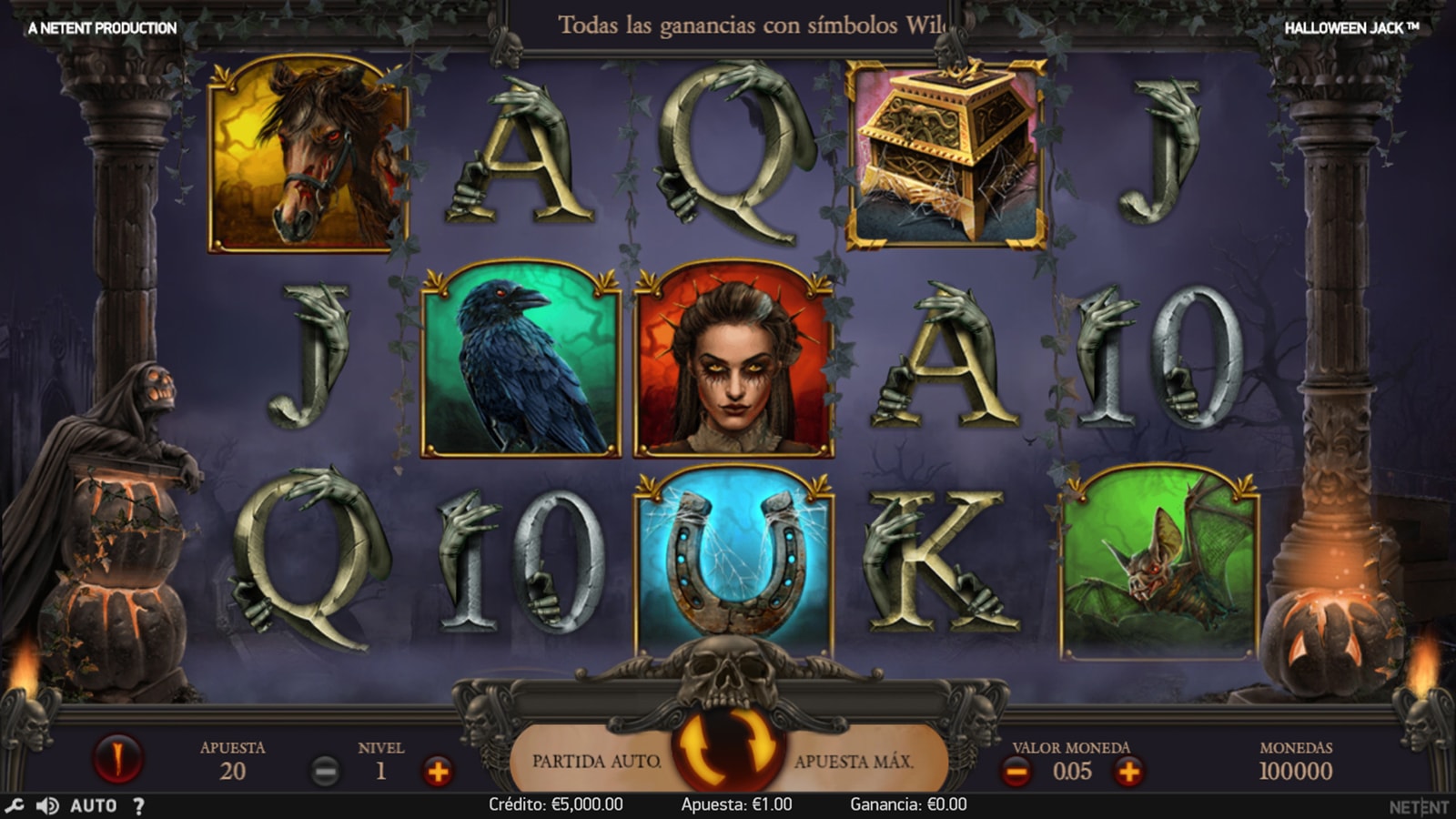
Task: Open the AUTO play options
Action: point(94,805)
